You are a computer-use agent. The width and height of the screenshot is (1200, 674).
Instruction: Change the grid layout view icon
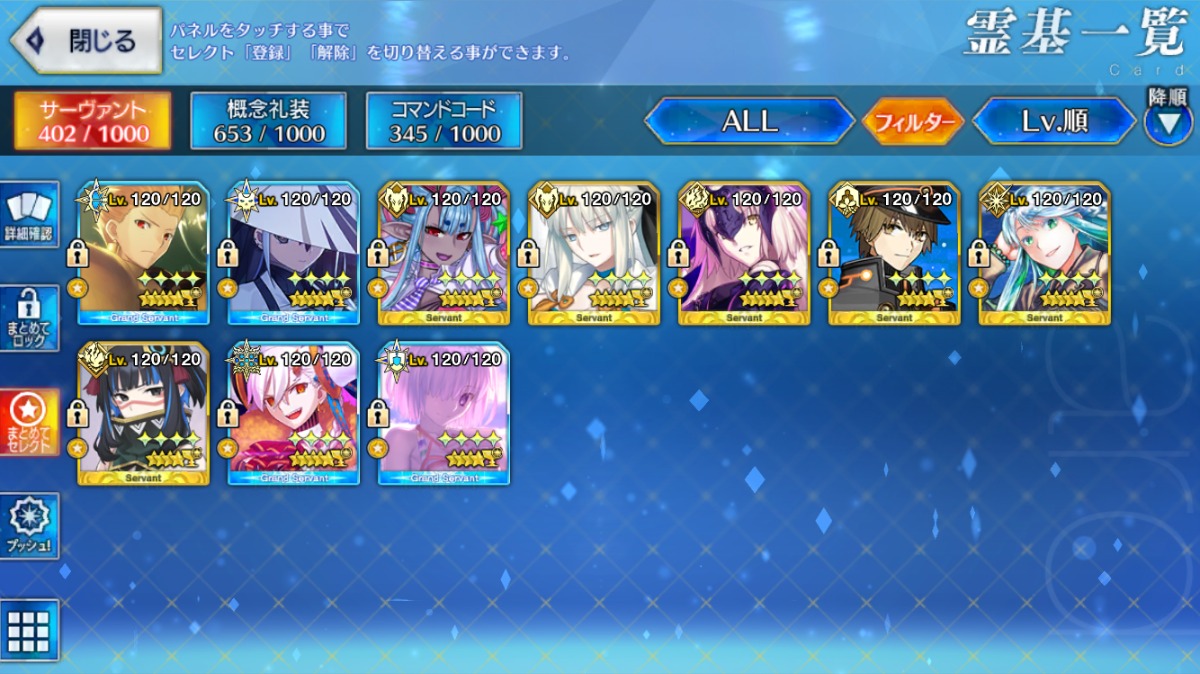pos(29,630)
